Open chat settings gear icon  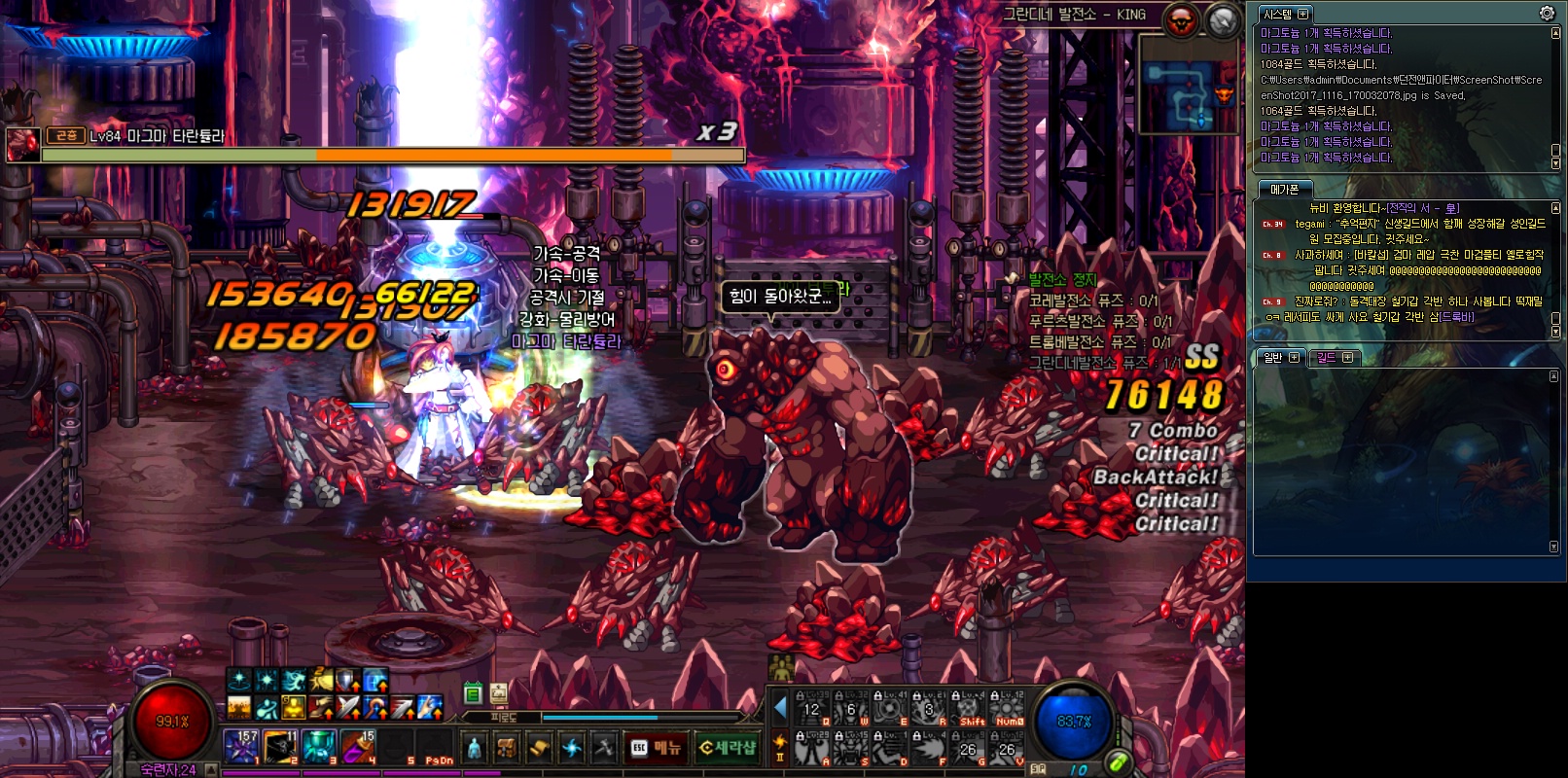1547,13
